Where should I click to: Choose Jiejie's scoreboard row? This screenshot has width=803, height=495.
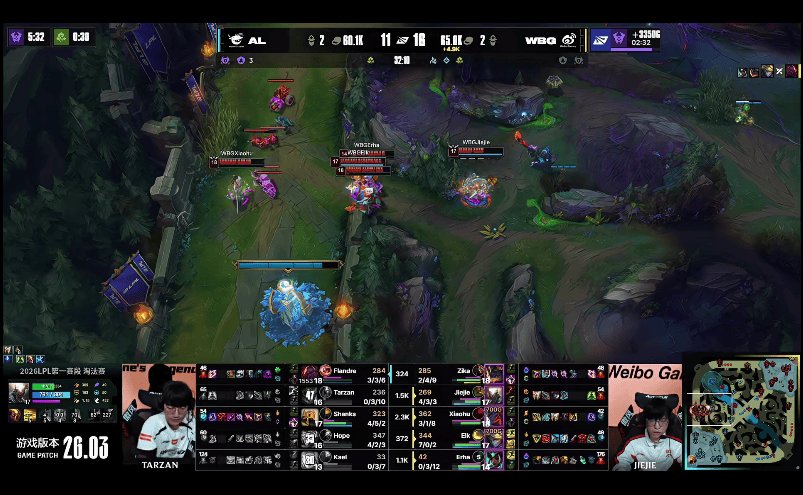coord(460,393)
